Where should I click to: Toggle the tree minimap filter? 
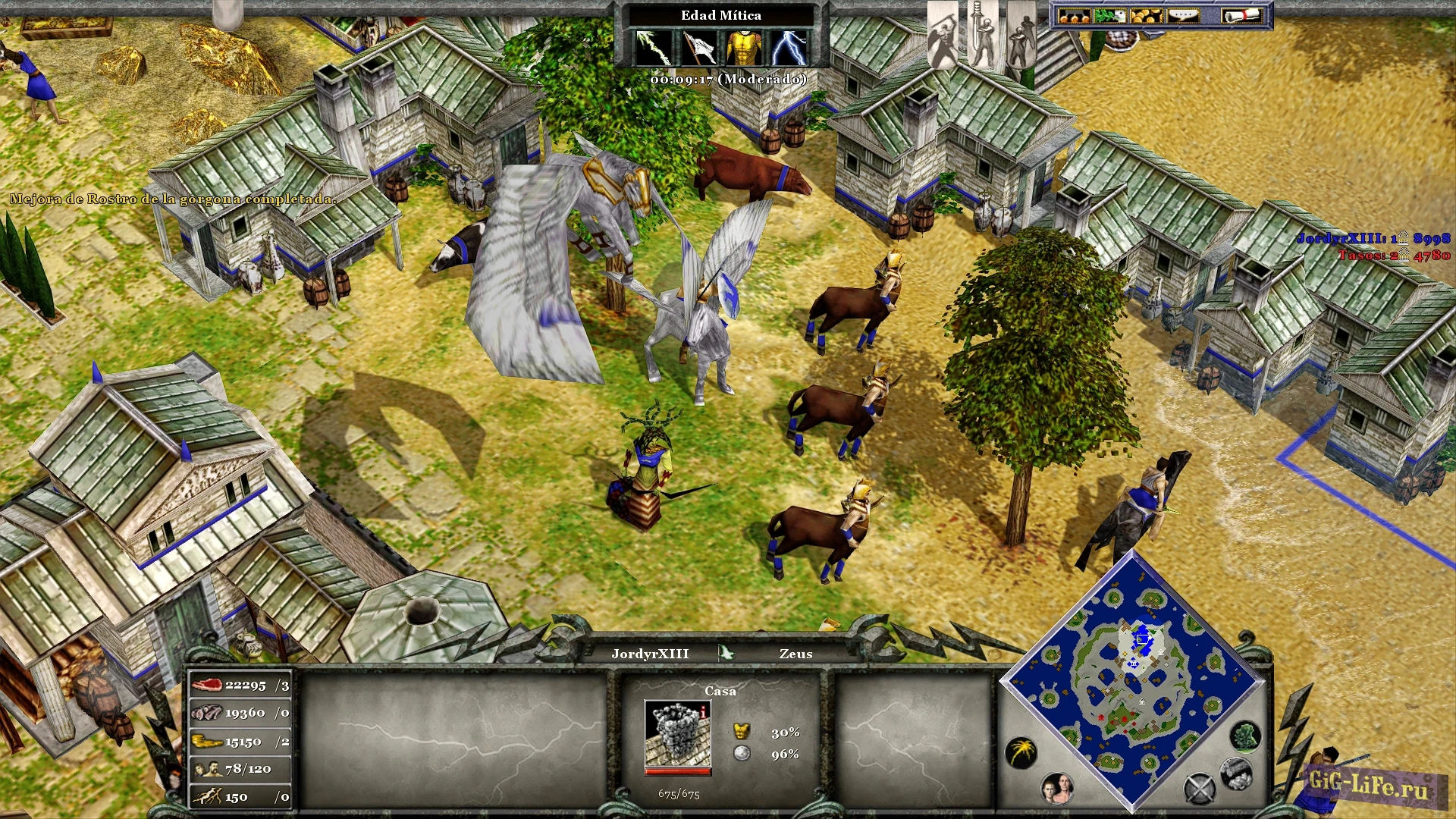click(x=1244, y=736)
